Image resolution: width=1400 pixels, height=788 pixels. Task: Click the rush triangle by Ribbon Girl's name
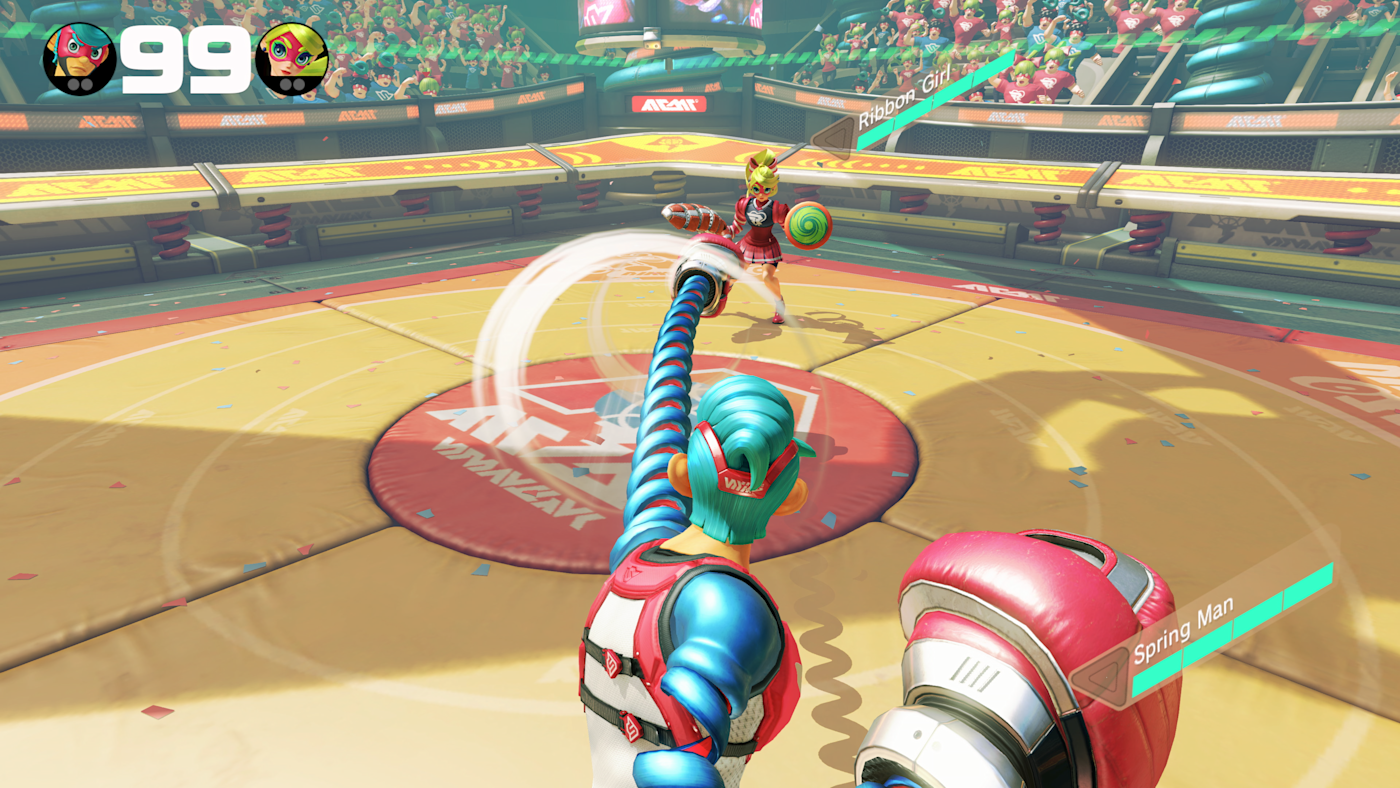pos(834,139)
